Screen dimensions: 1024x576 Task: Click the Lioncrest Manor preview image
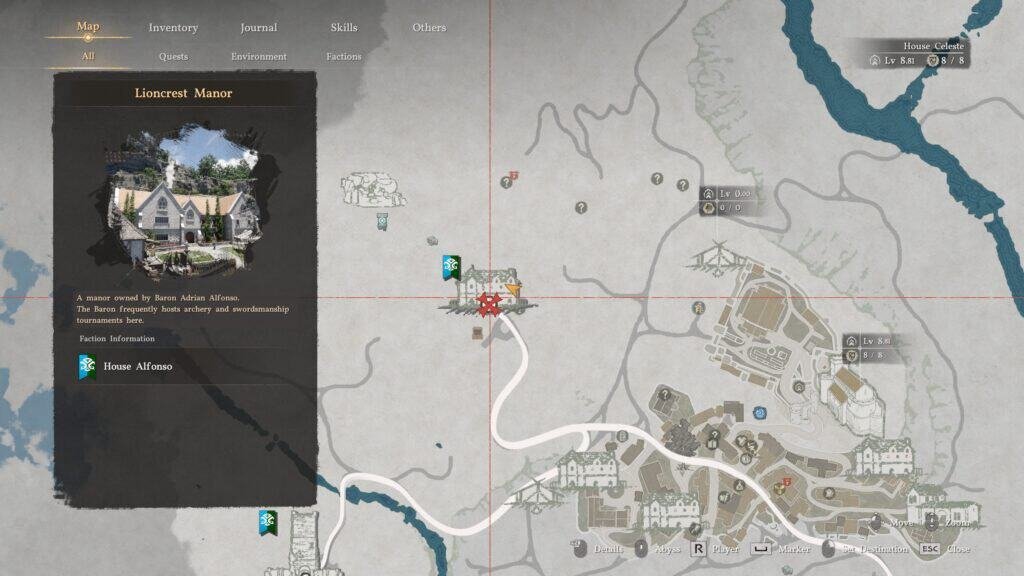tap(184, 202)
